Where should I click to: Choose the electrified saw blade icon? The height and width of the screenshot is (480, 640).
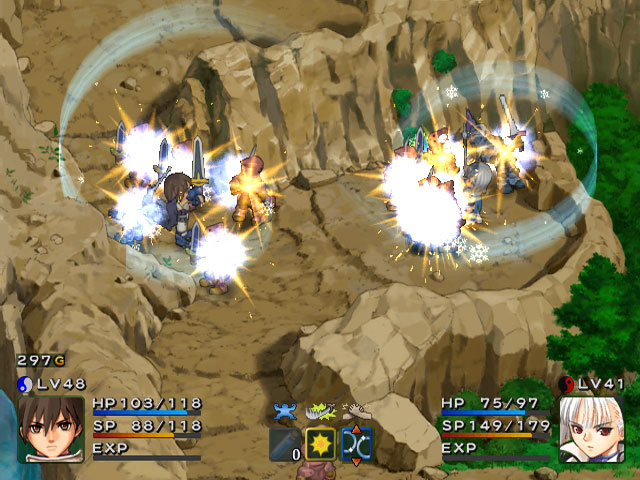pos(320,411)
